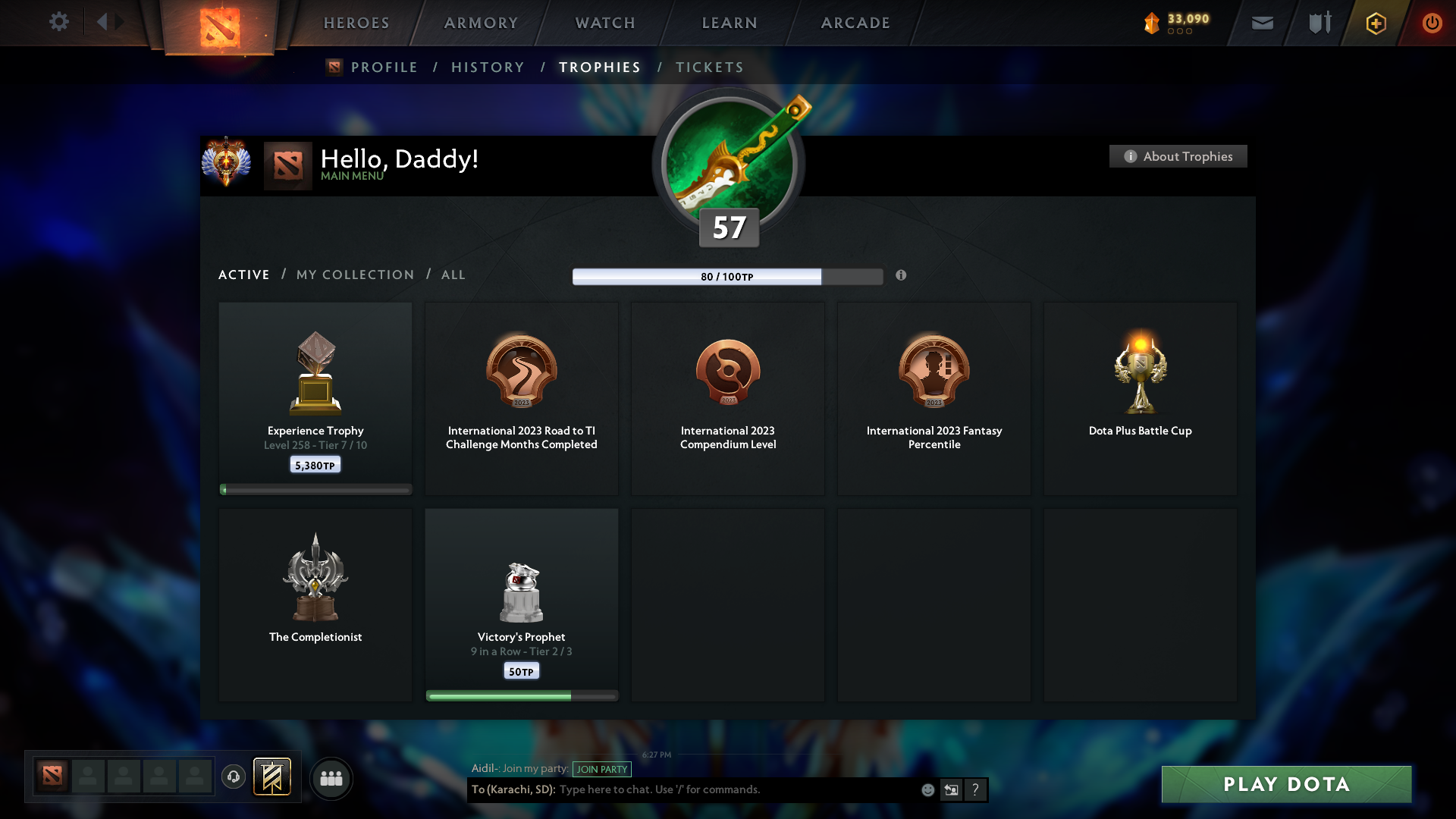
Task: Switch to the MY COLLECTION tab
Action: tap(354, 275)
